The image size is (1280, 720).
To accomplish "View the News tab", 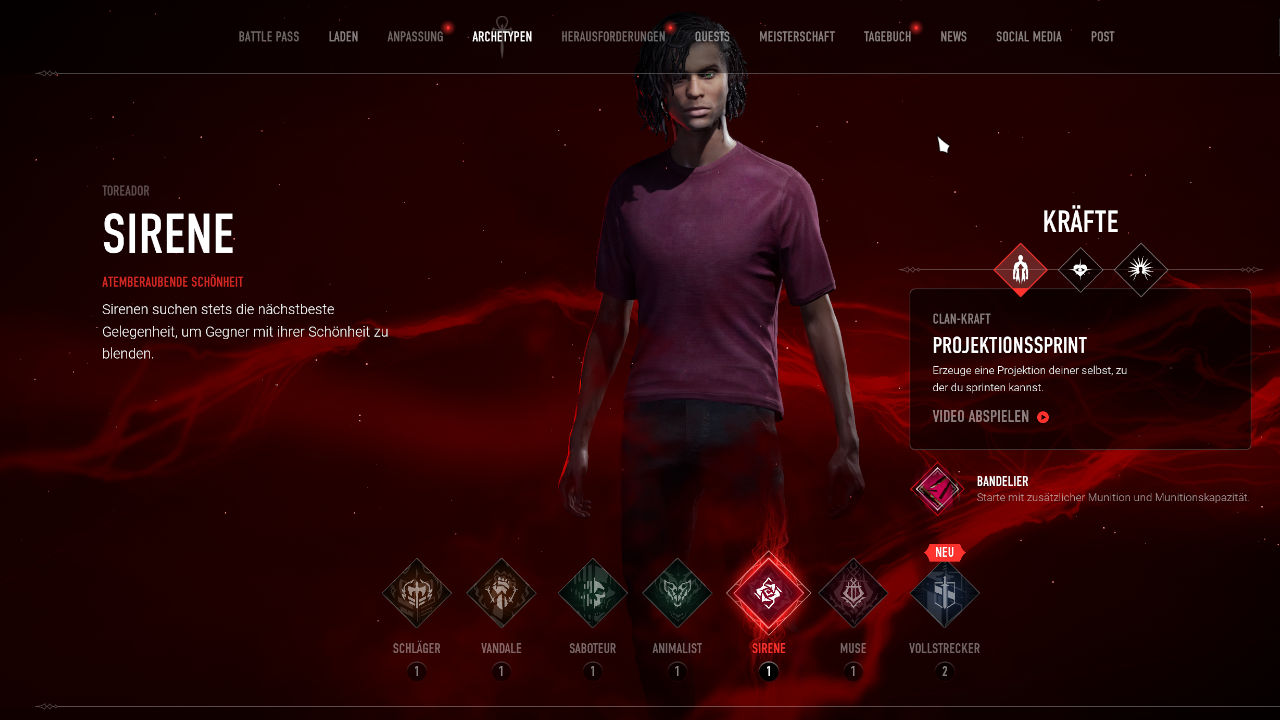I will [x=953, y=37].
